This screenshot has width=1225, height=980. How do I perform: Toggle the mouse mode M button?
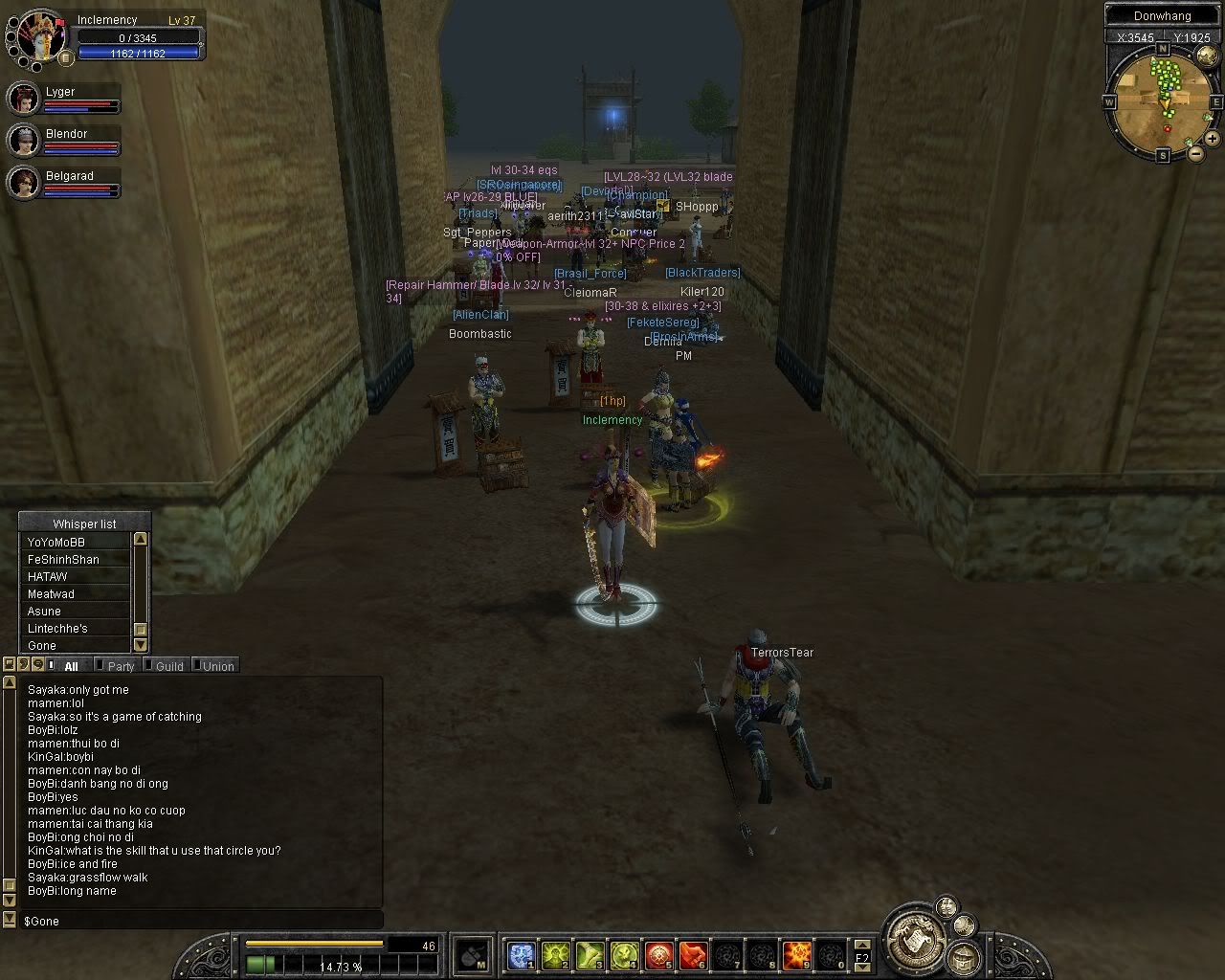point(472,955)
